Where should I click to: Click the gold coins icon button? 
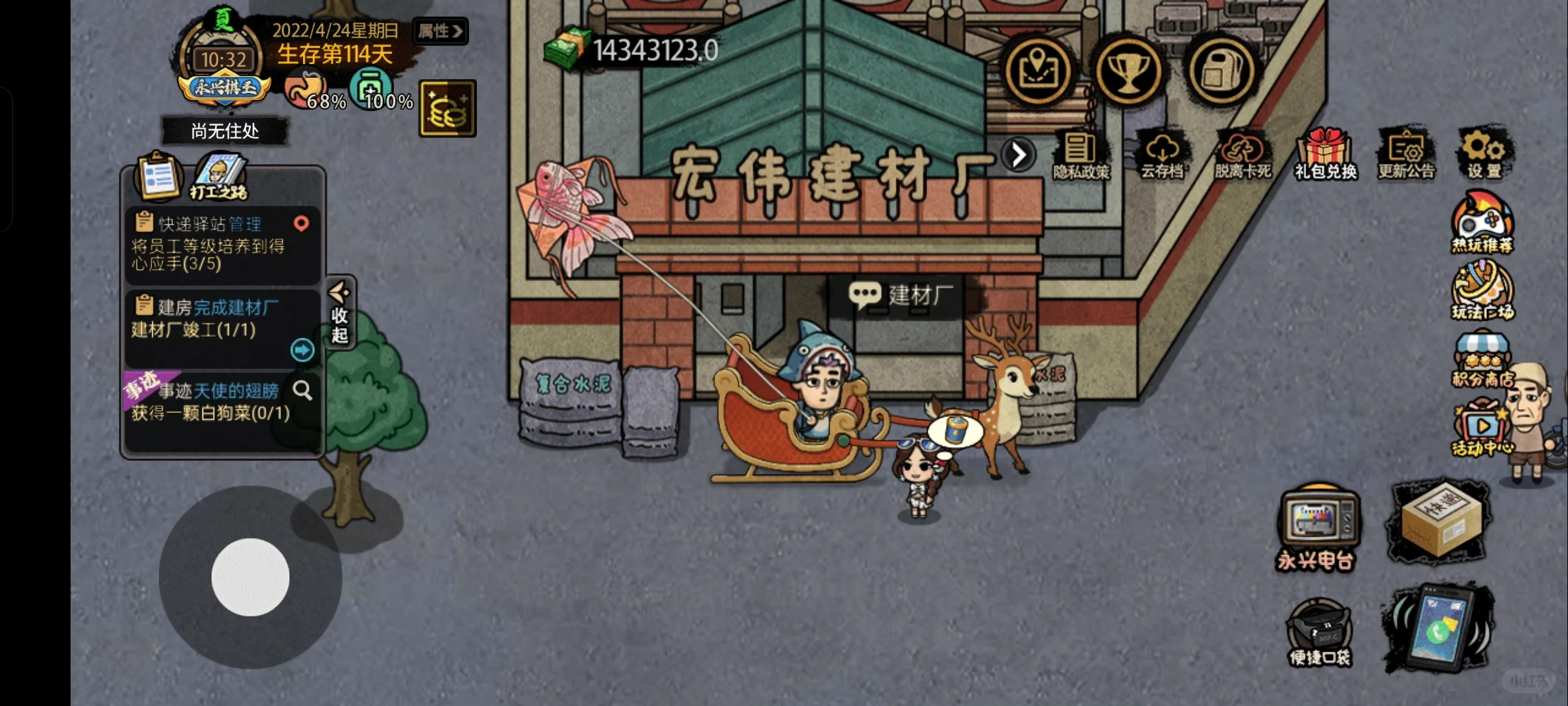448,109
